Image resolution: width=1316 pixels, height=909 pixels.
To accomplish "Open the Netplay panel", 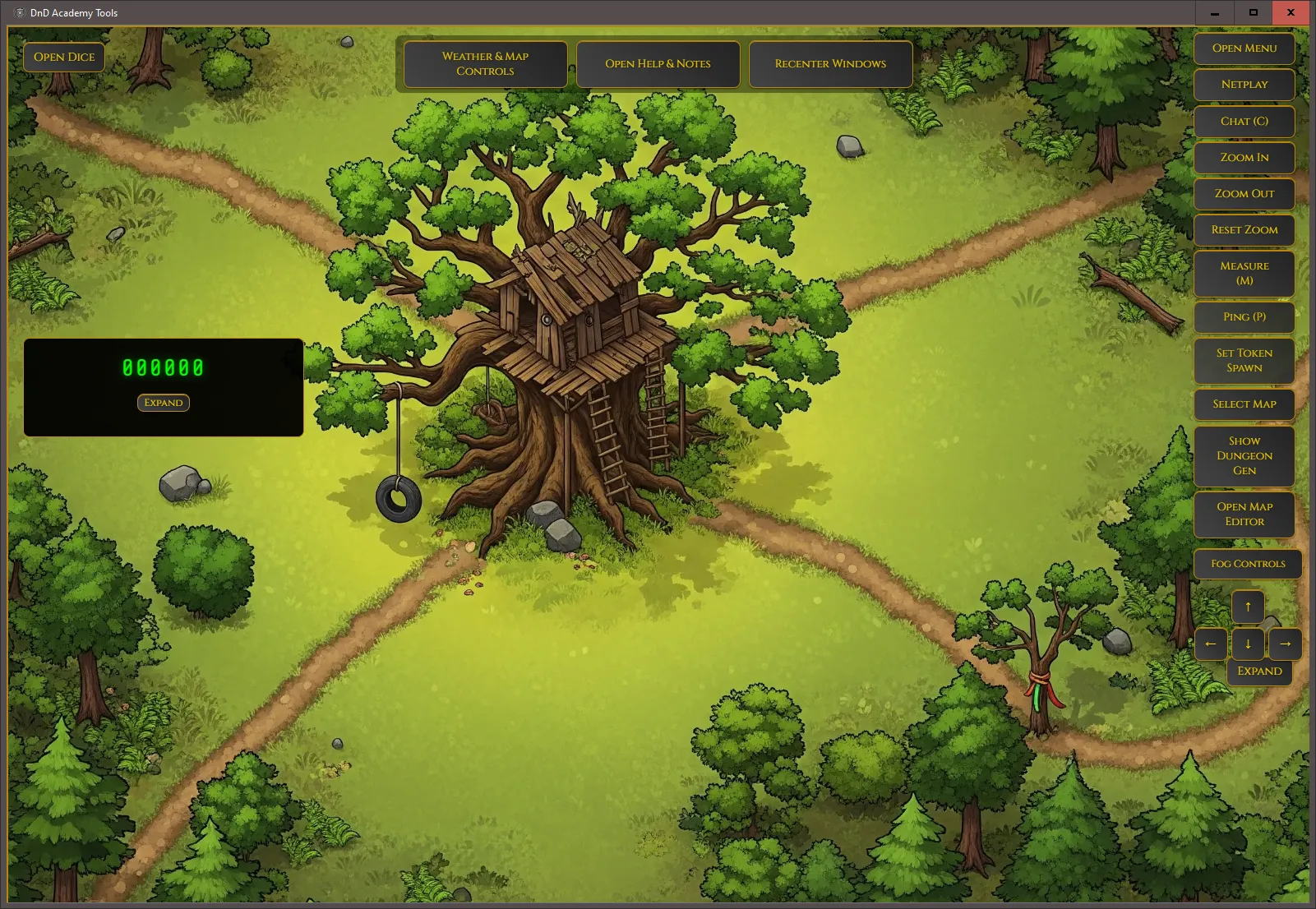I will (1244, 85).
